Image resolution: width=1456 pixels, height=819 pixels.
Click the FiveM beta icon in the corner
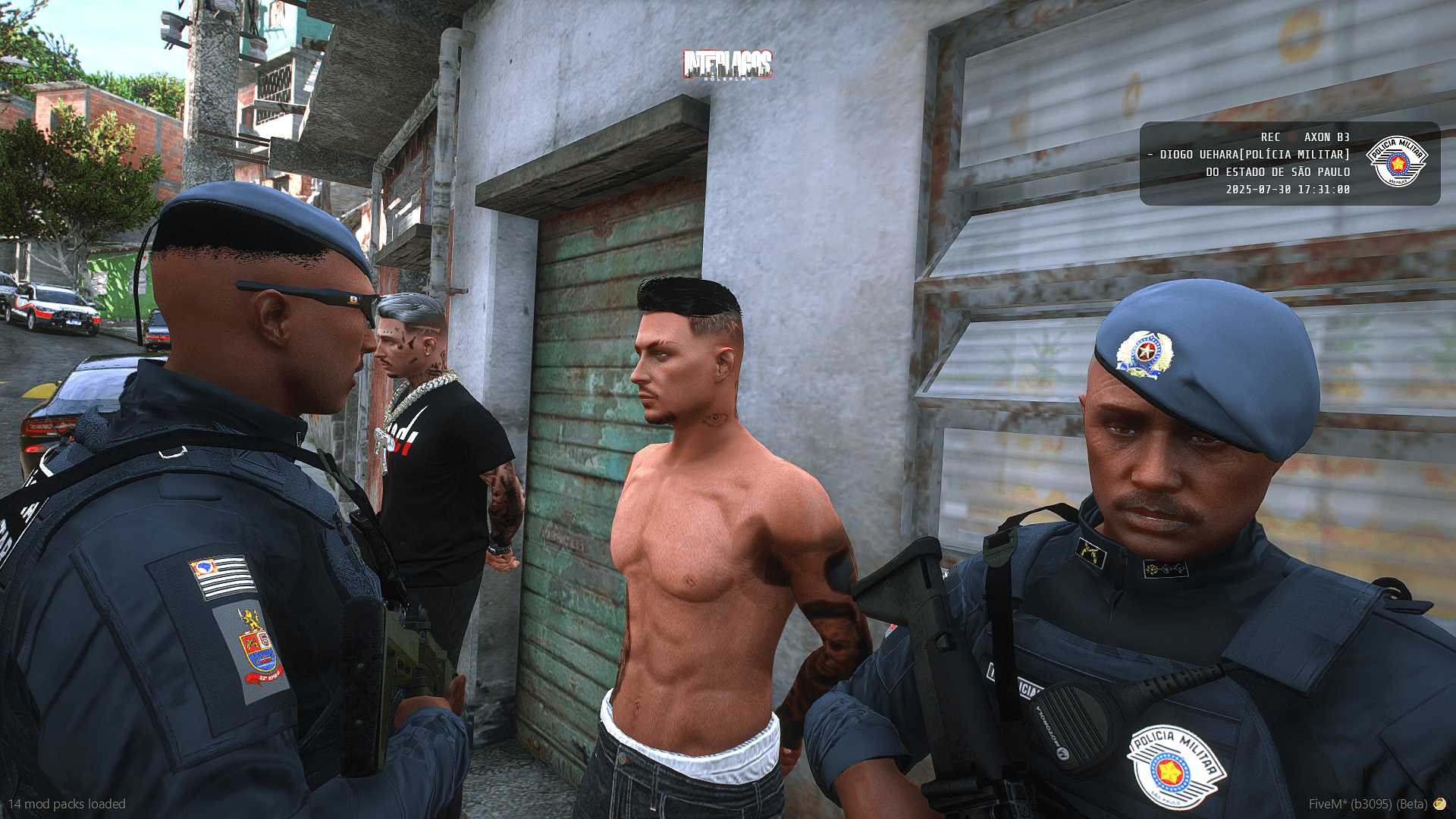(1439, 804)
